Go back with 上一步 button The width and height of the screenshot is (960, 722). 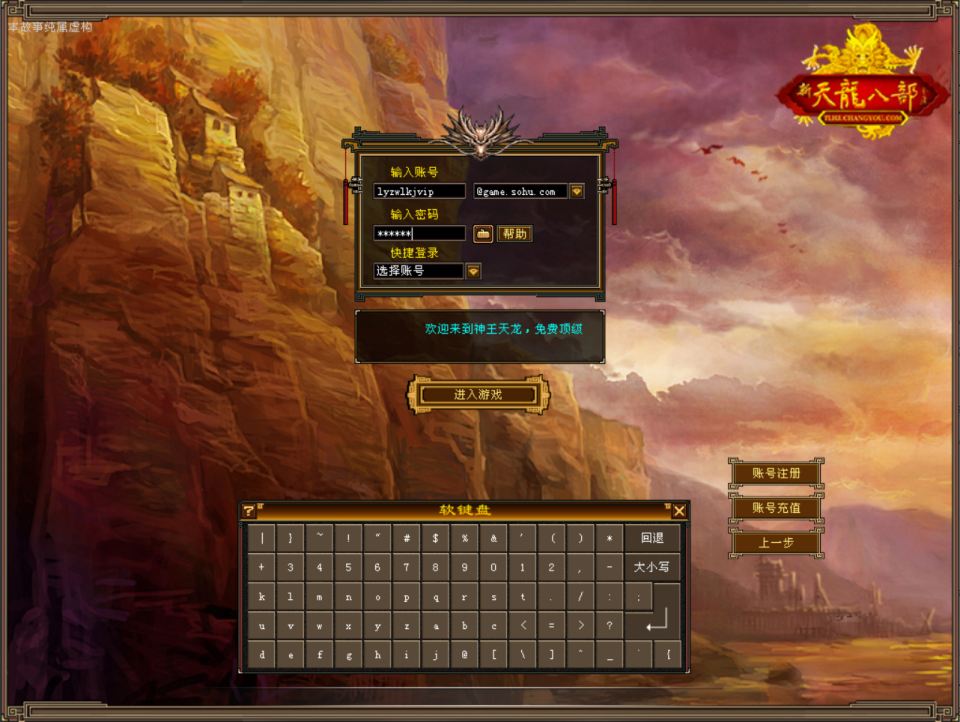pos(776,543)
